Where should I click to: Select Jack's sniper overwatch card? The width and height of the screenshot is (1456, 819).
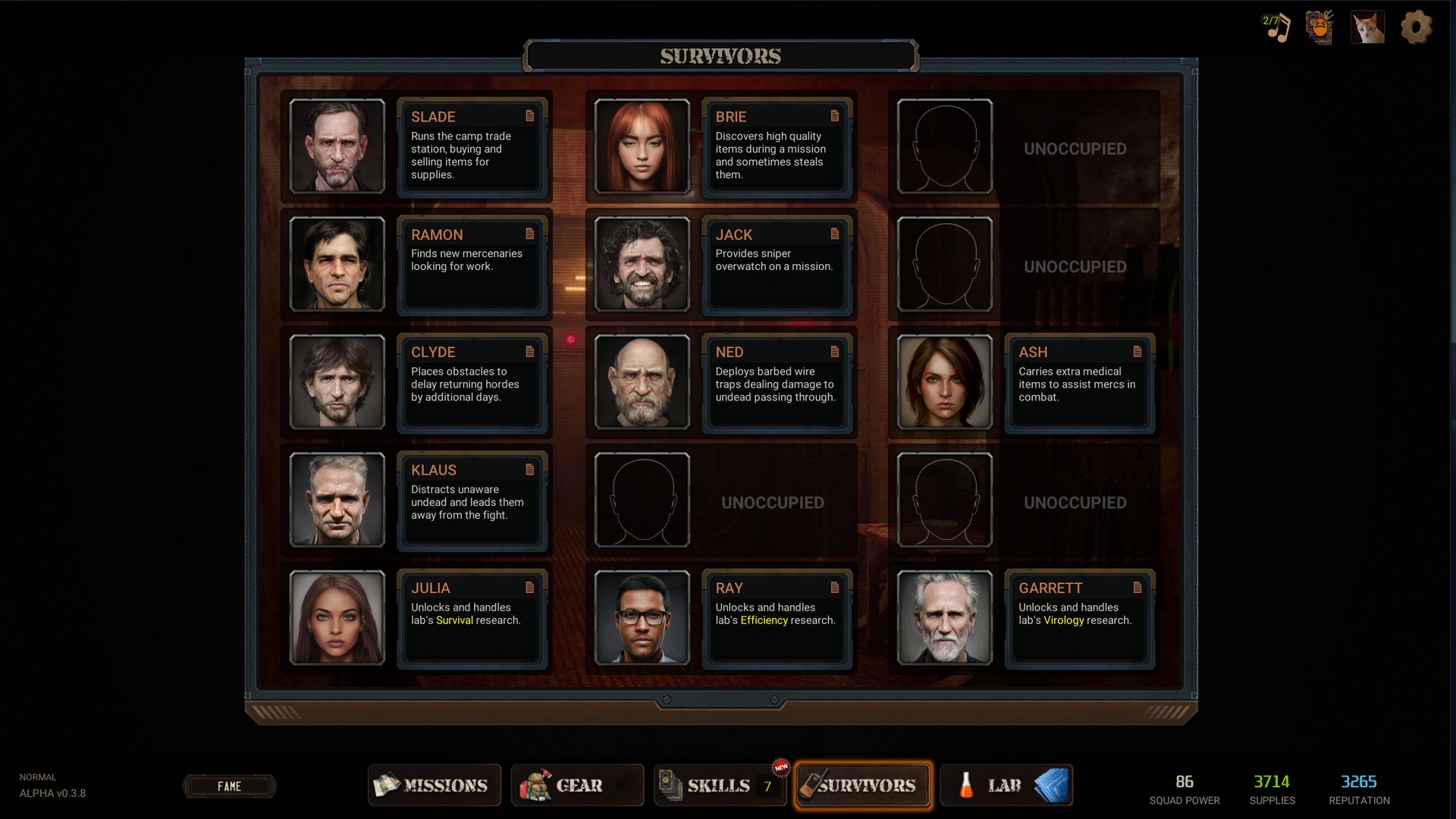click(x=777, y=265)
